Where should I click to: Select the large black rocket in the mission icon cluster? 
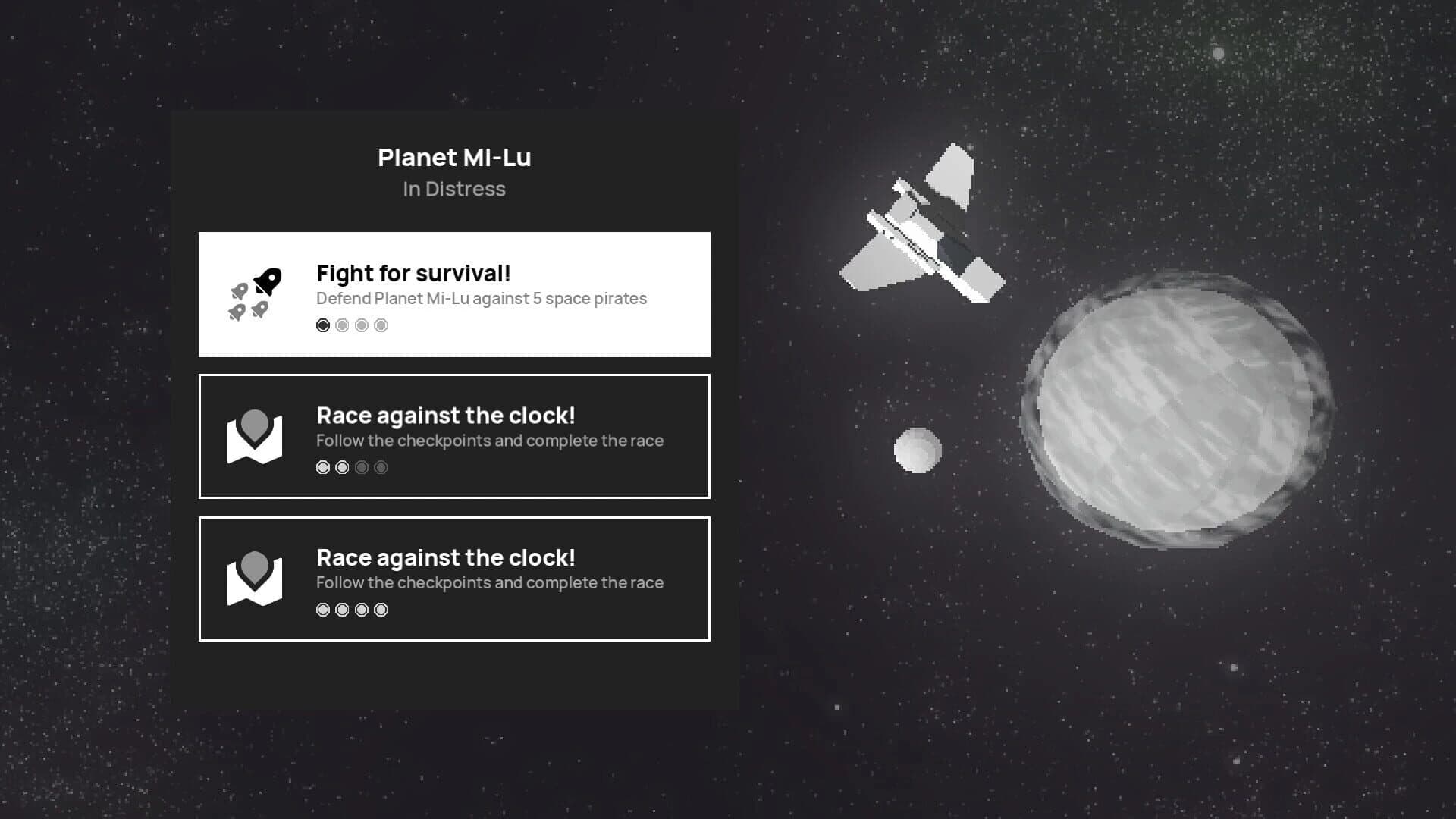(268, 282)
